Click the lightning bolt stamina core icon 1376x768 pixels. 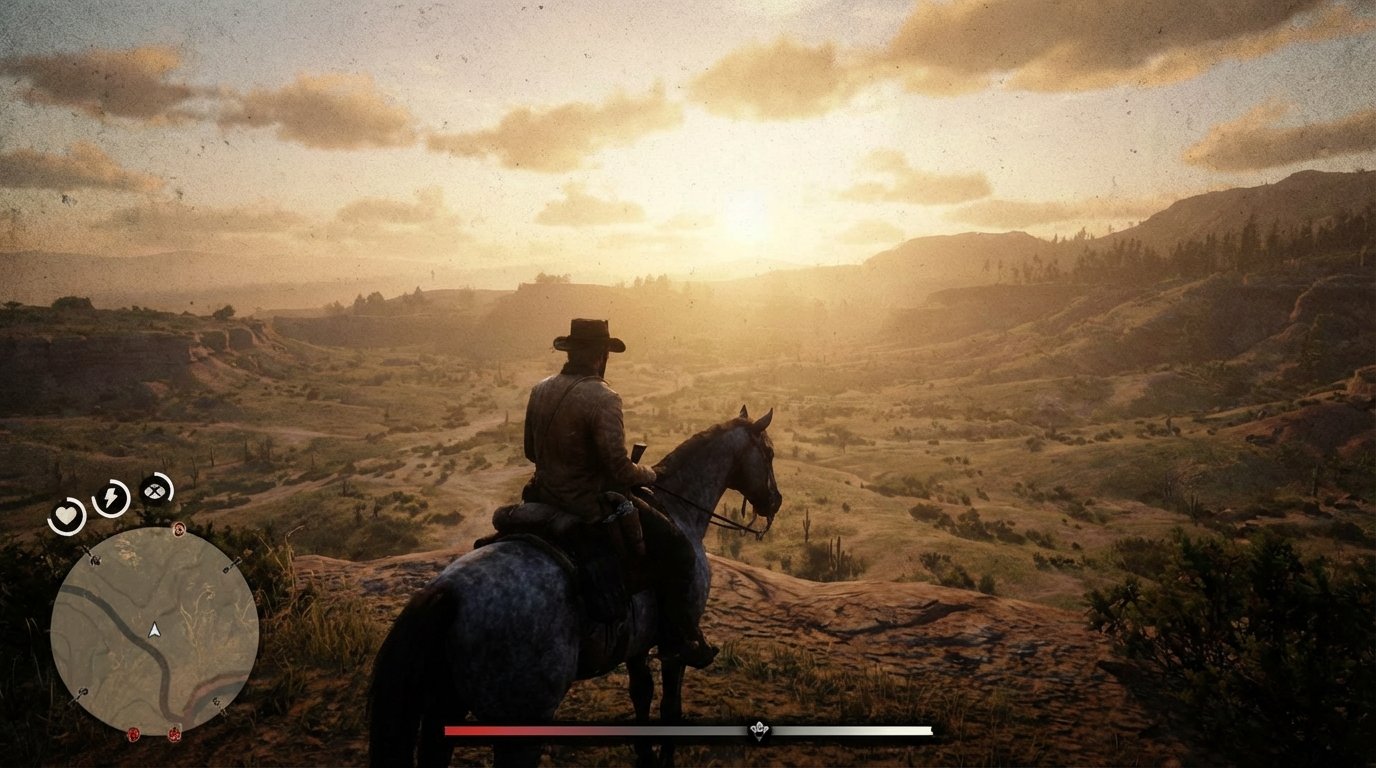(110, 496)
